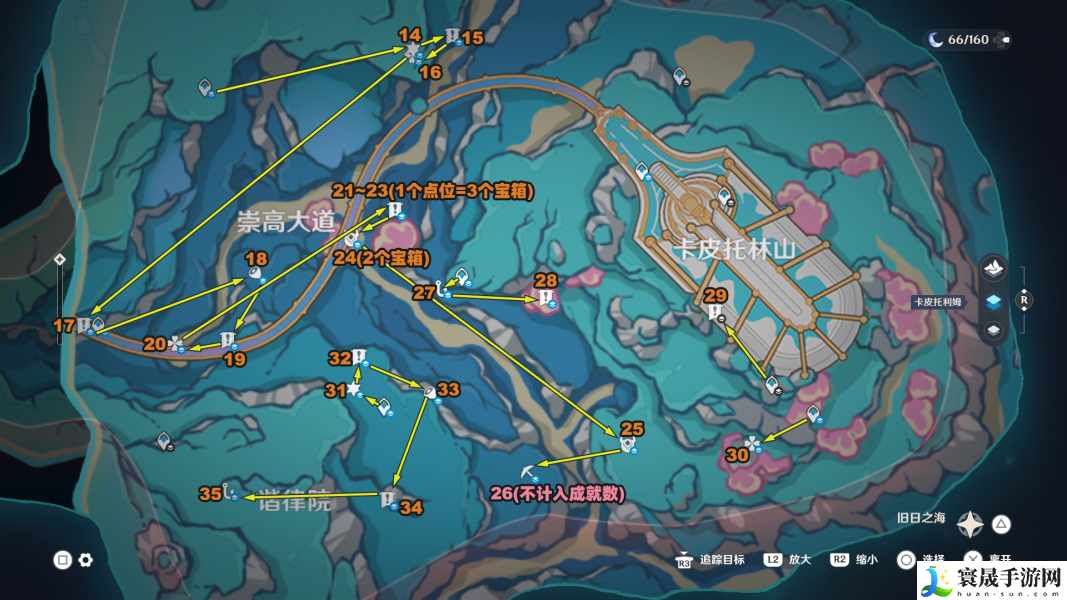Select the teleport waypoint beside number 17
The image size is (1067, 600).
coord(98,324)
